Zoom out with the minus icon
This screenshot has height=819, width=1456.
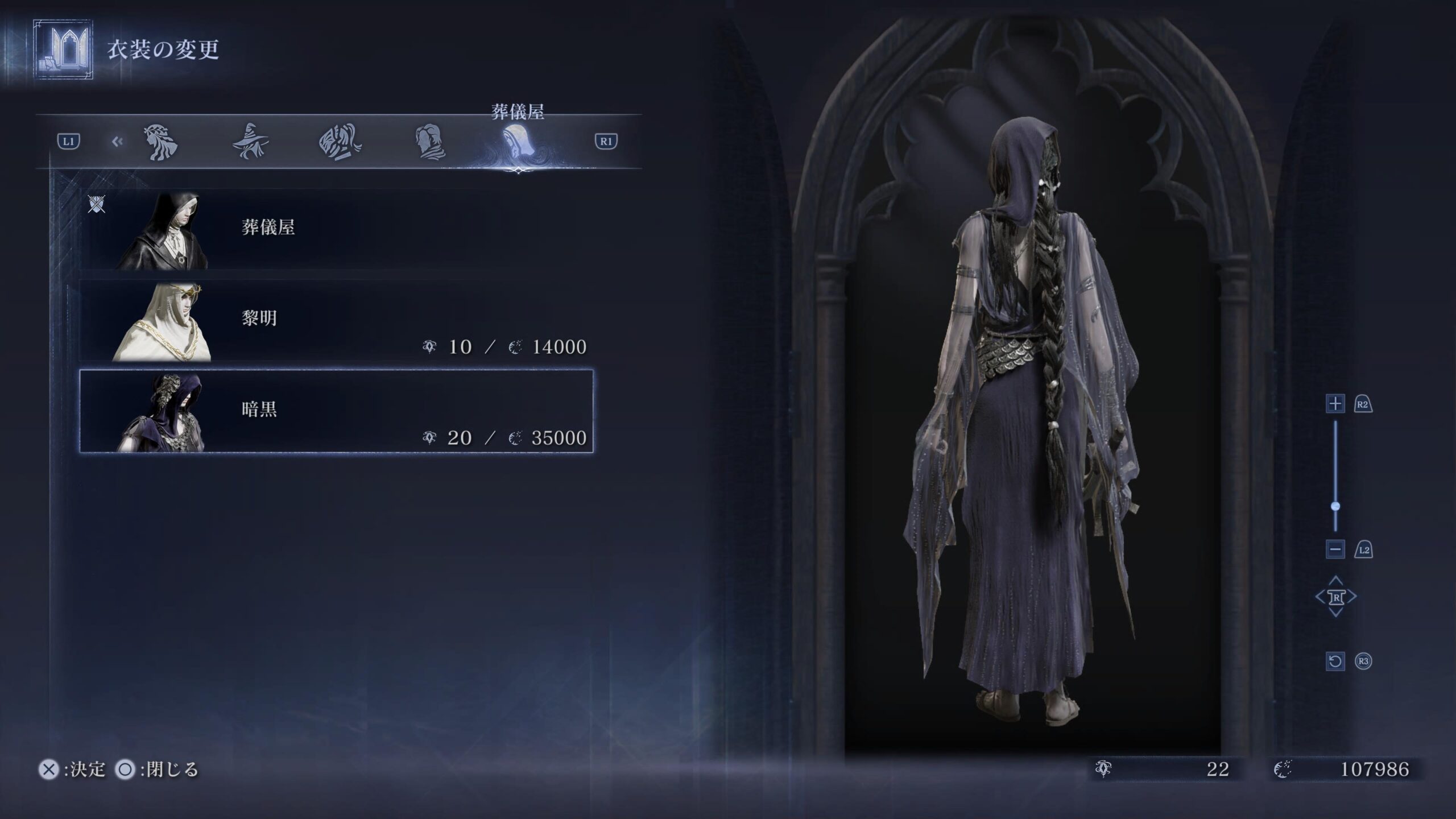1335,549
